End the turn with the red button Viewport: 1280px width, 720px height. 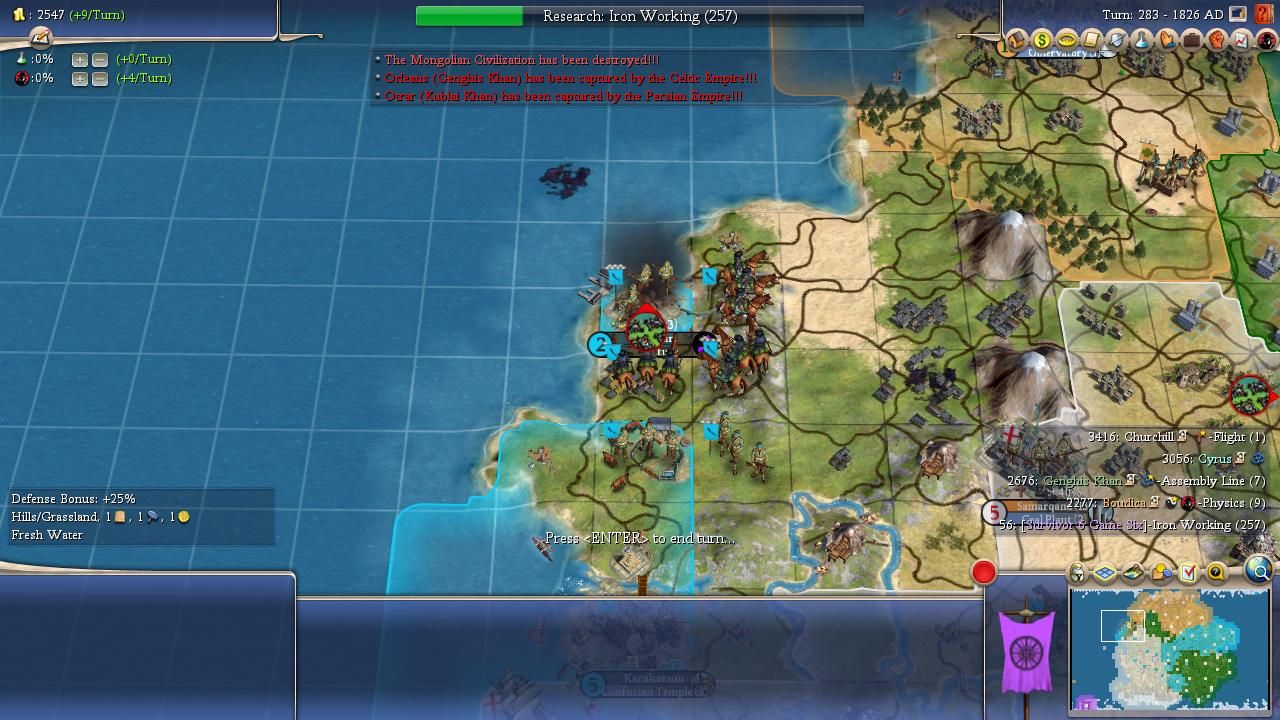click(984, 572)
